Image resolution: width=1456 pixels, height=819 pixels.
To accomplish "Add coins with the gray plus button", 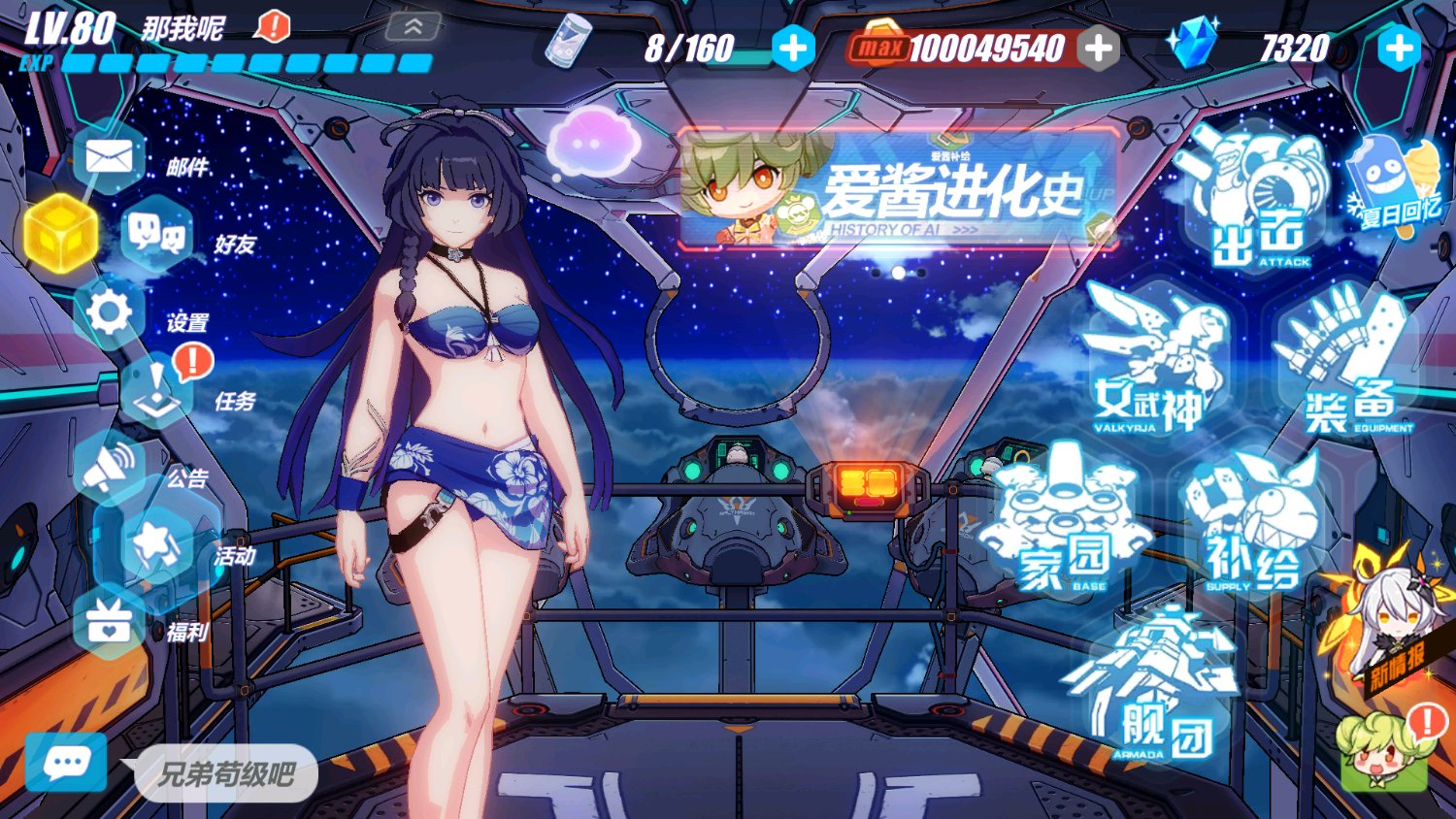I will click(x=1099, y=48).
